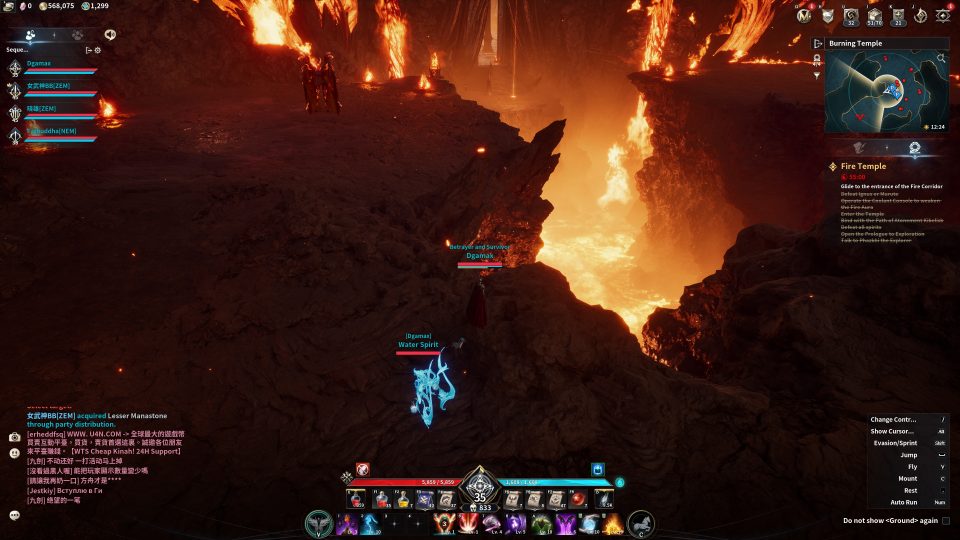Switch to the instance objectives tracker tab
960x540 pixels.
(x=913, y=148)
